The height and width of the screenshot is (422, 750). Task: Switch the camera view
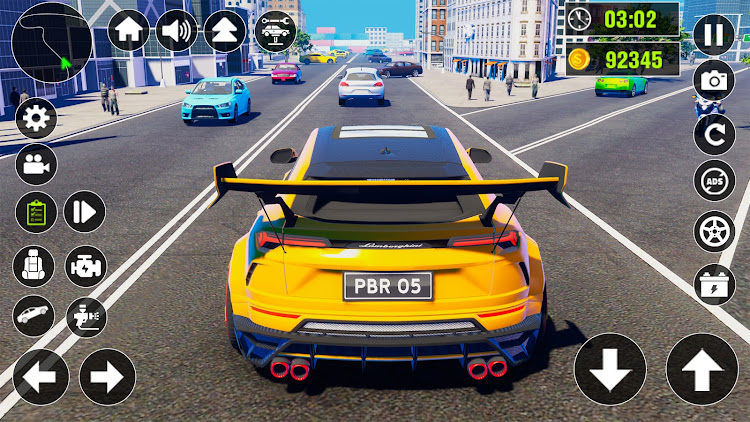[36, 164]
